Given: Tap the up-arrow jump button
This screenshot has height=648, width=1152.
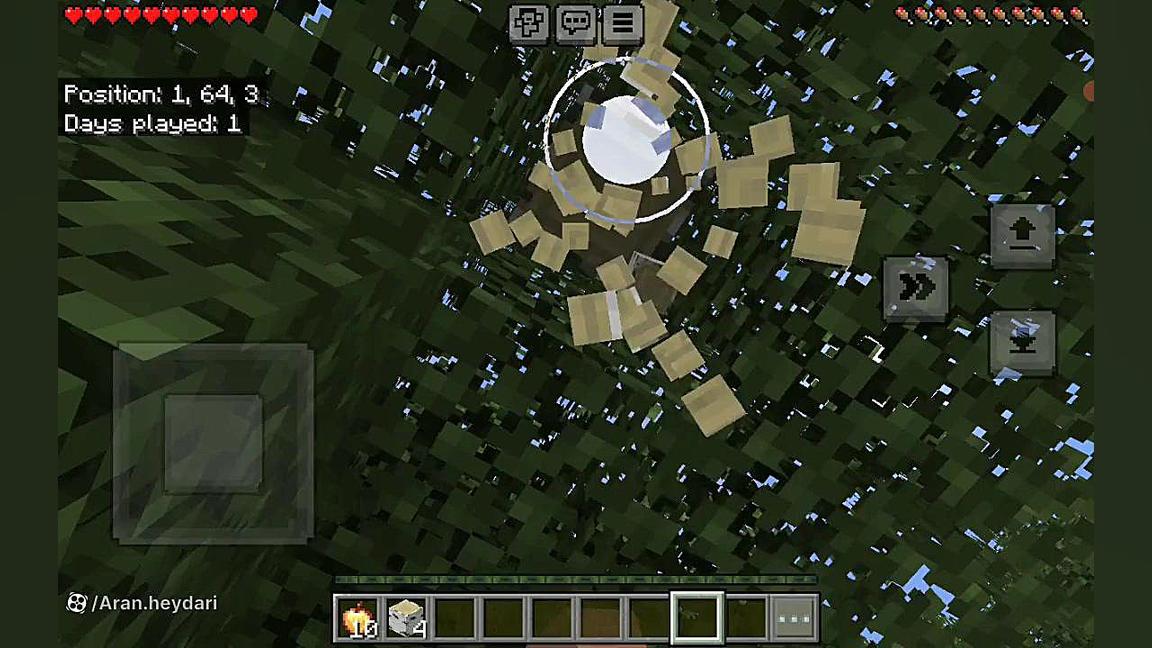Looking at the screenshot, I should click(x=1022, y=235).
